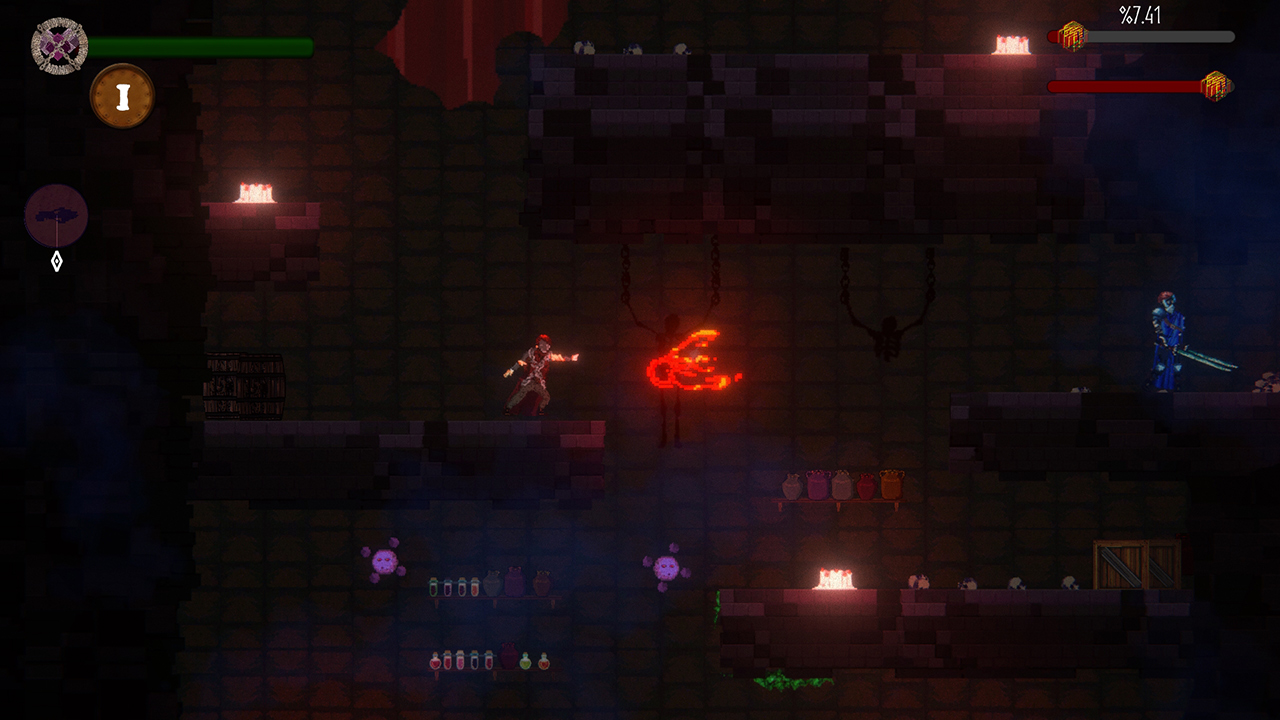
Task: Click the gem marker on the red boss bar
Action: click(1216, 85)
